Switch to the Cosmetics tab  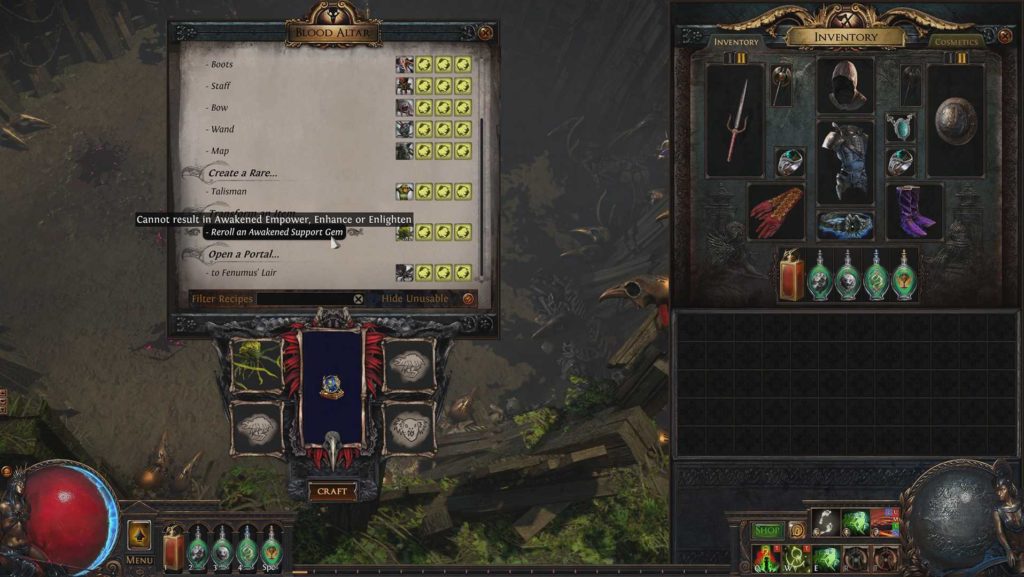955,42
